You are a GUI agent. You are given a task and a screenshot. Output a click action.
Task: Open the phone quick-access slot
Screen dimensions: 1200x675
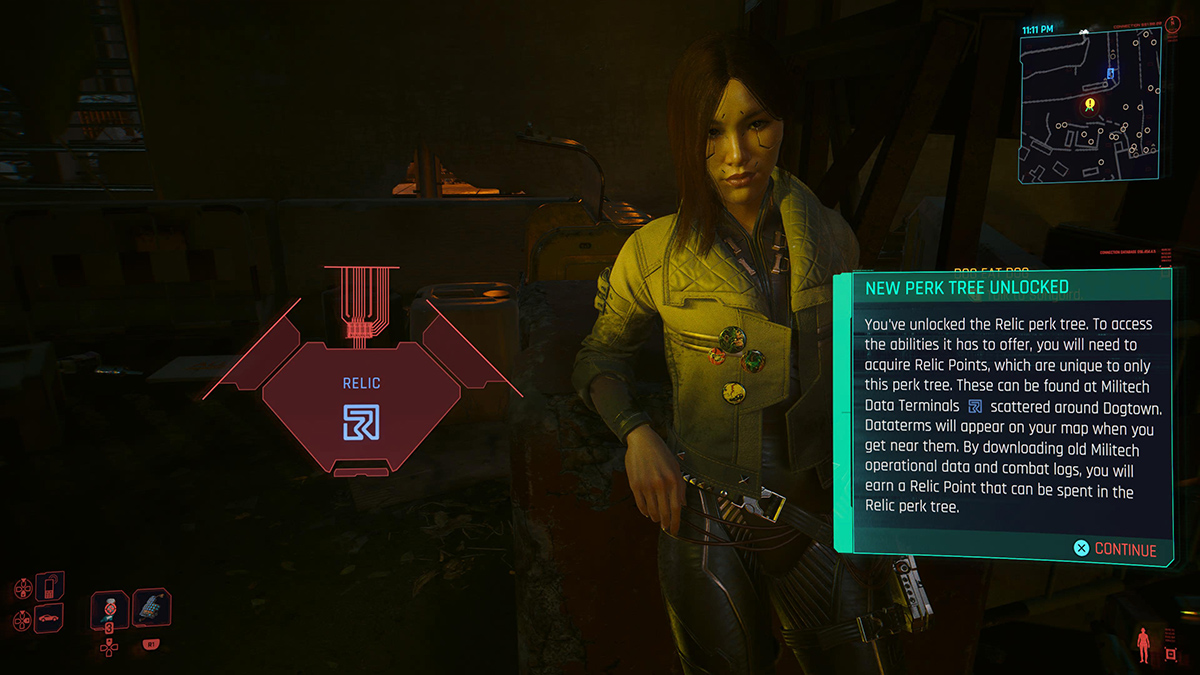[x=49, y=586]
